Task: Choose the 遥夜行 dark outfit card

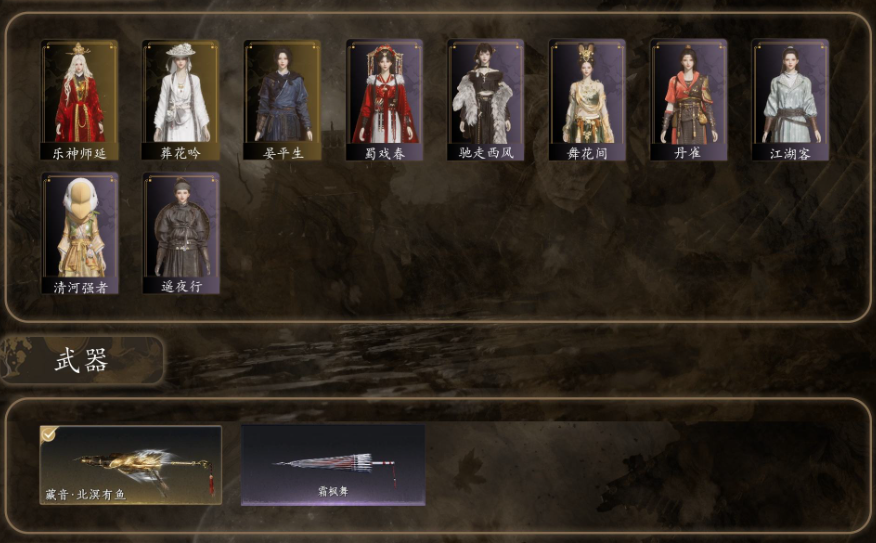Action: point(181,234)
